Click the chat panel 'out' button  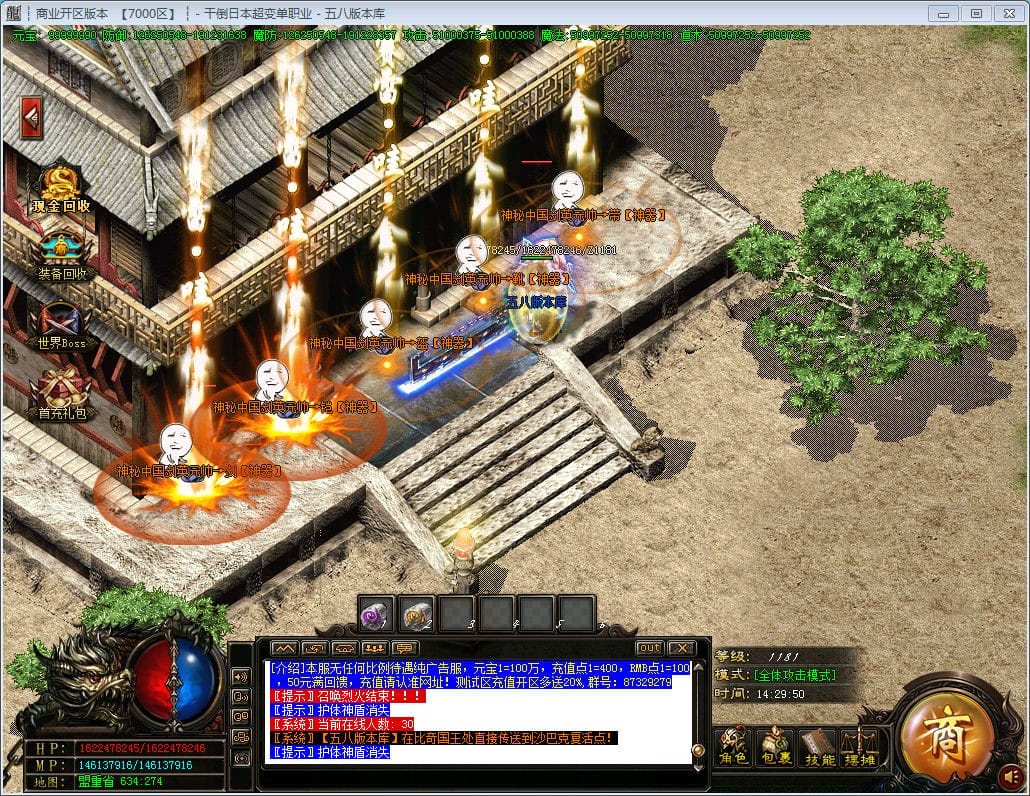650,648
